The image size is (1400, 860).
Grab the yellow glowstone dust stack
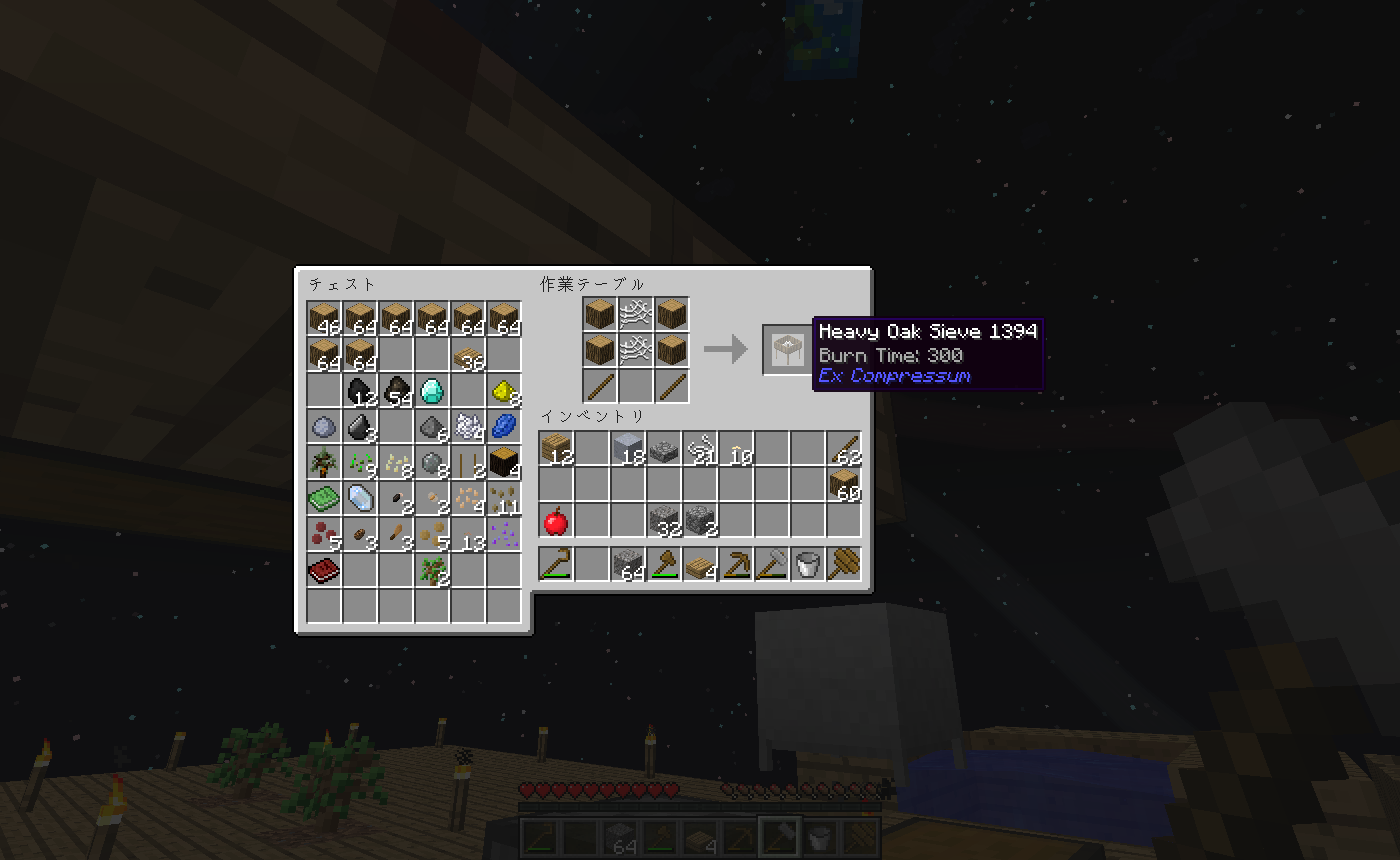pos(504,391)
